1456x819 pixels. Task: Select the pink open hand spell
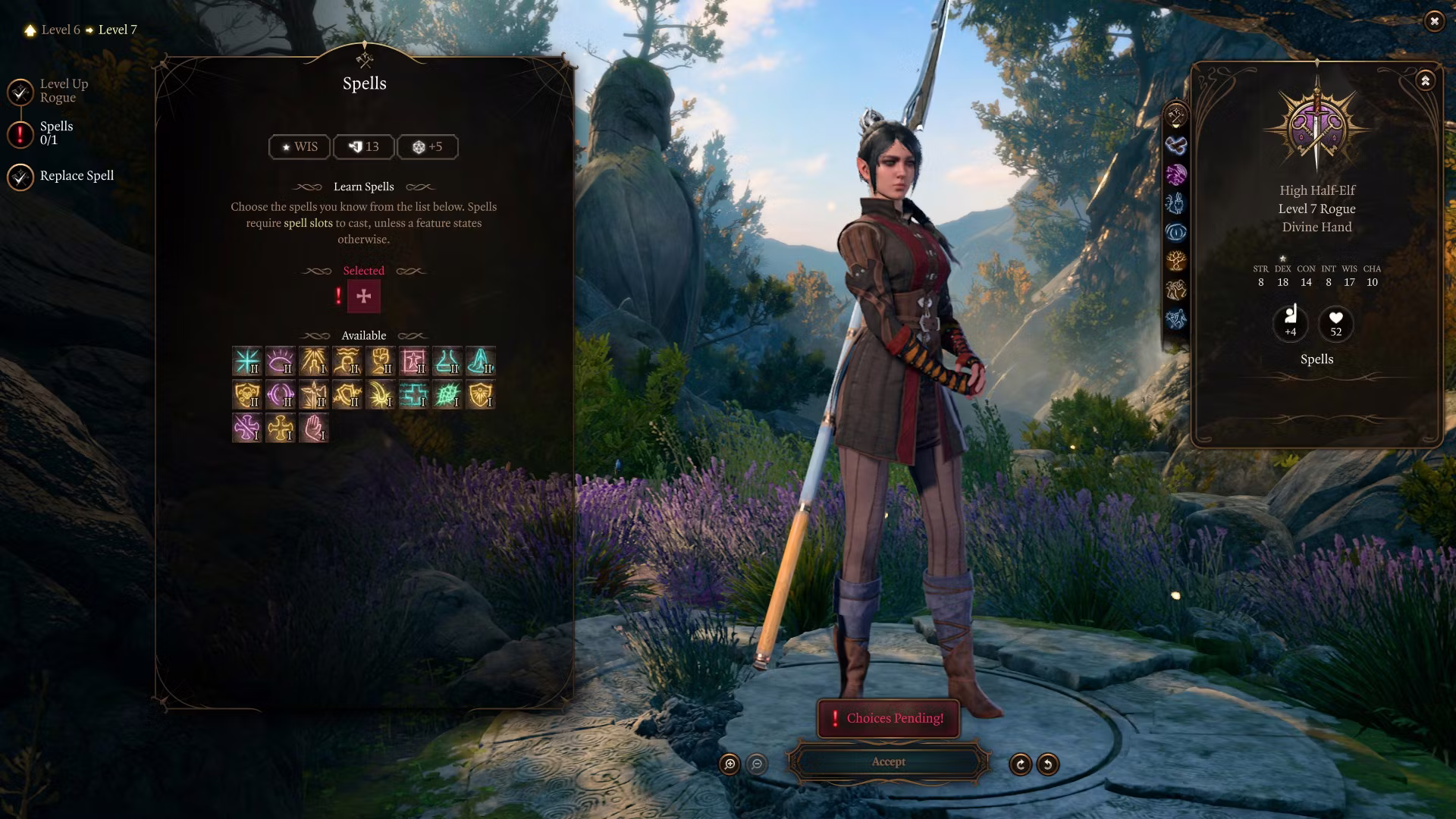coord(313,428)
